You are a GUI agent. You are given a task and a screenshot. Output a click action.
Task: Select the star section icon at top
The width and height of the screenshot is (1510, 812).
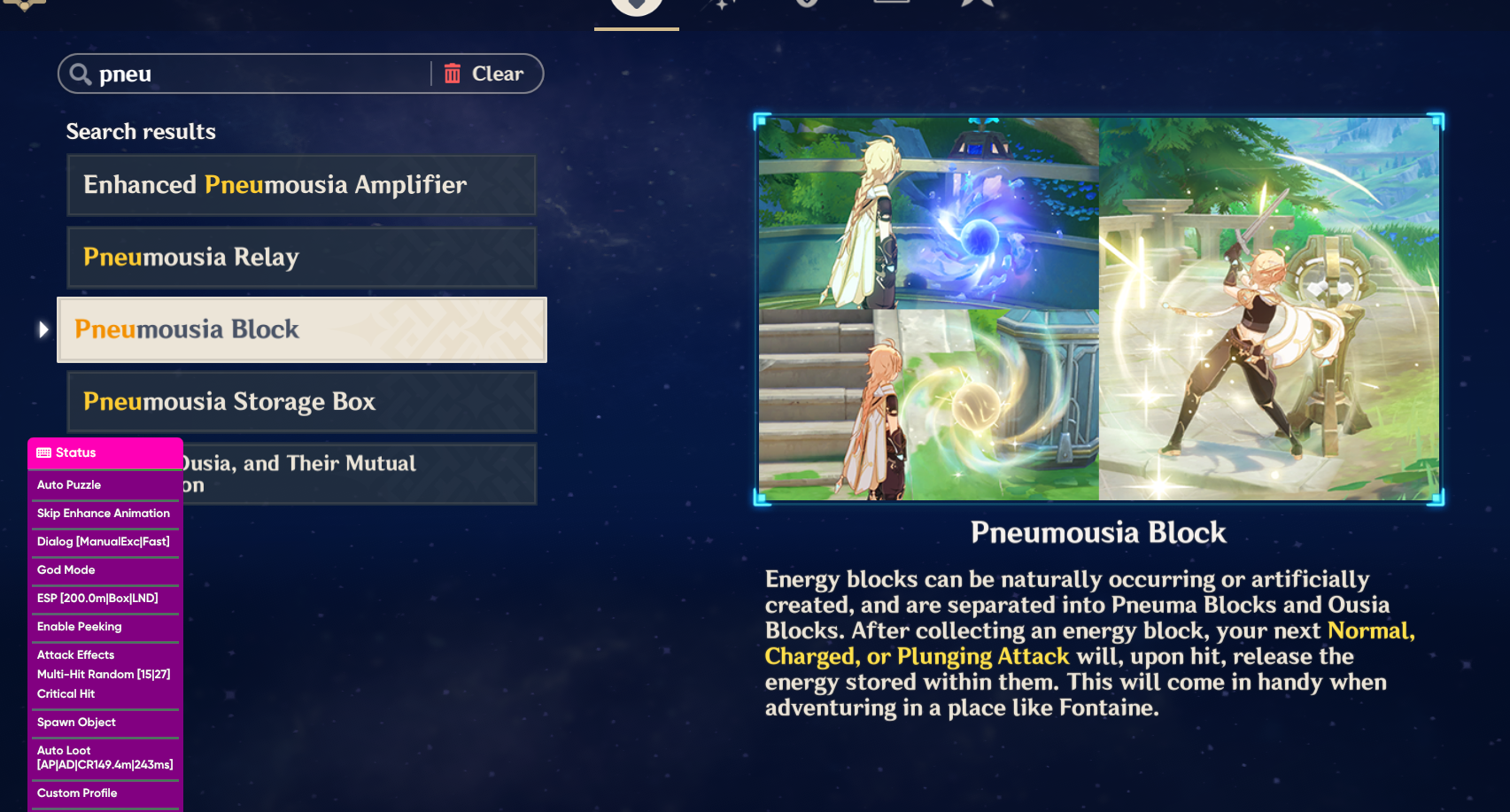point(976,4)
